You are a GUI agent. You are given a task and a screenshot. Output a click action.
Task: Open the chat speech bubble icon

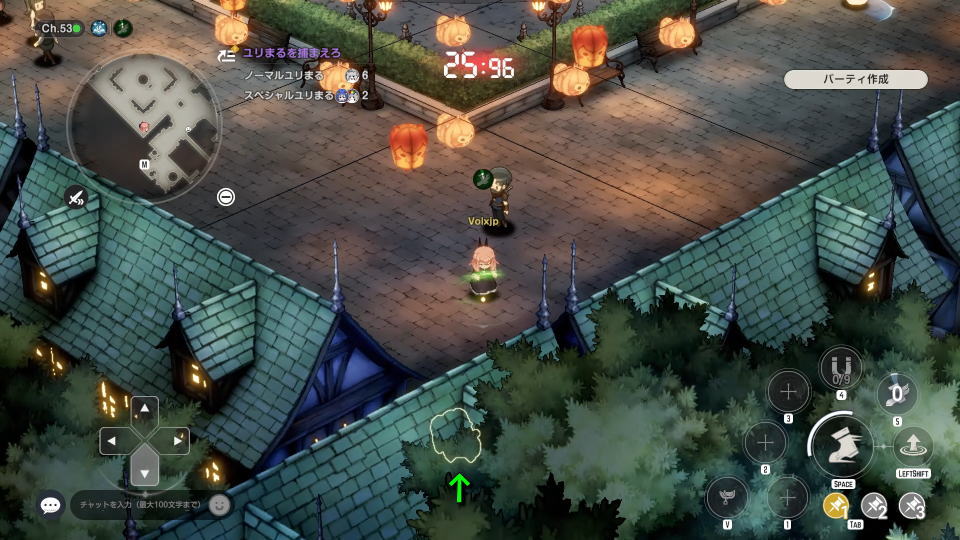click(51, 505)
